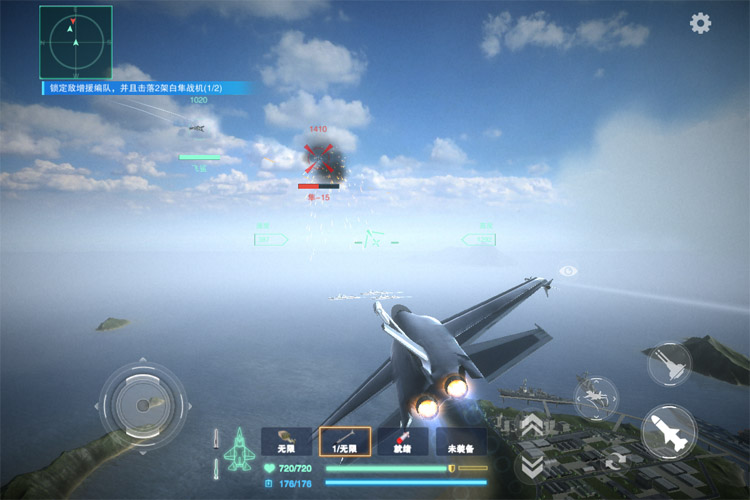Screen dimensions: 750x500
Task: Fire the machine gun cannon button
Action: pyautogui.click(x=669, y=364)
